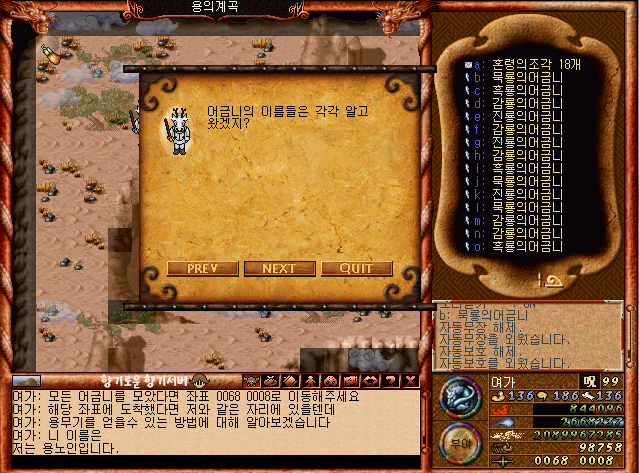The height and width of the screenshot is (473, 639).
Task: Click the dragon emblem orb
Action: (460, 397)
